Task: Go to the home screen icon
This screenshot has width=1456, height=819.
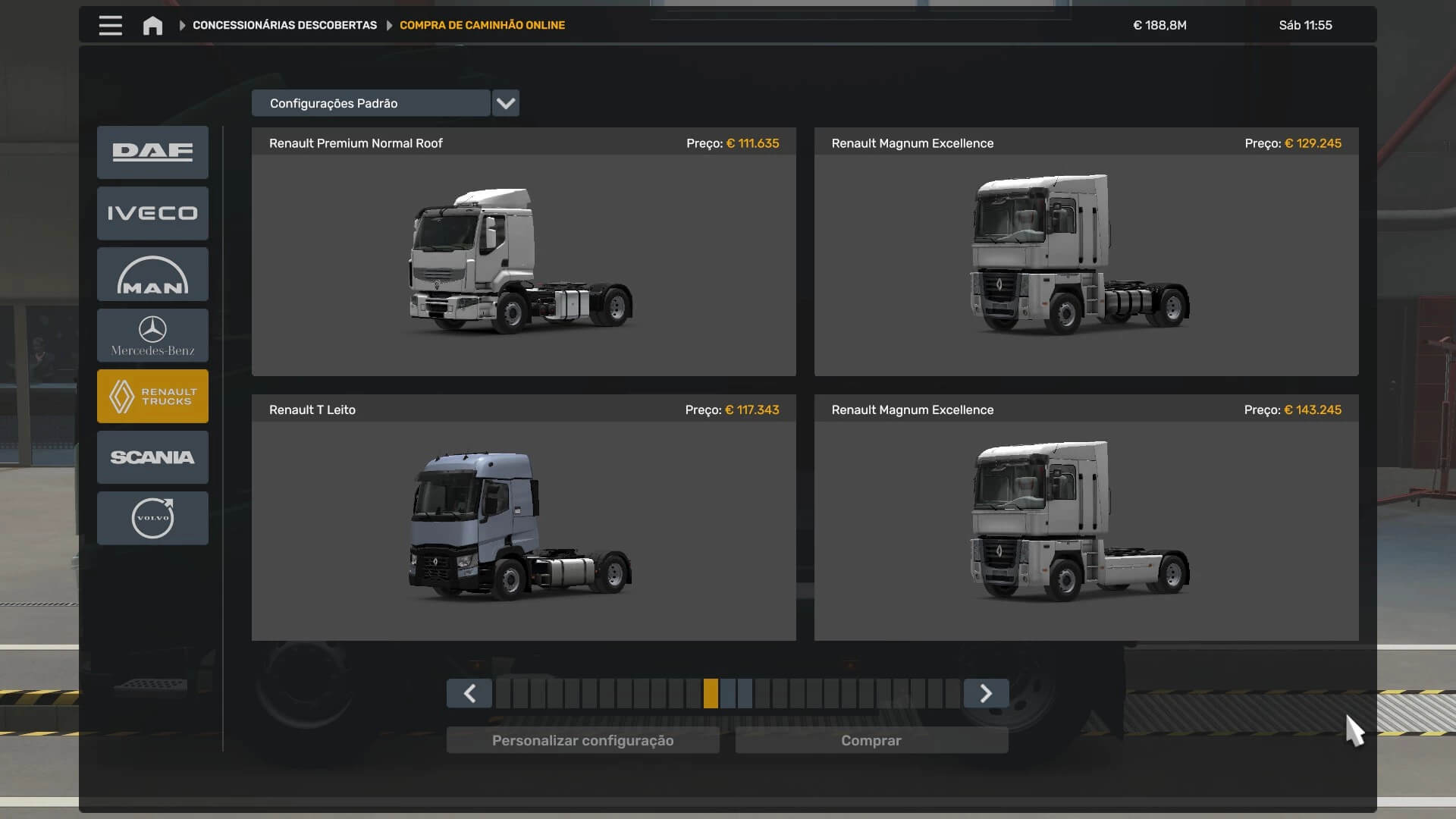Action: click(152, 26)
